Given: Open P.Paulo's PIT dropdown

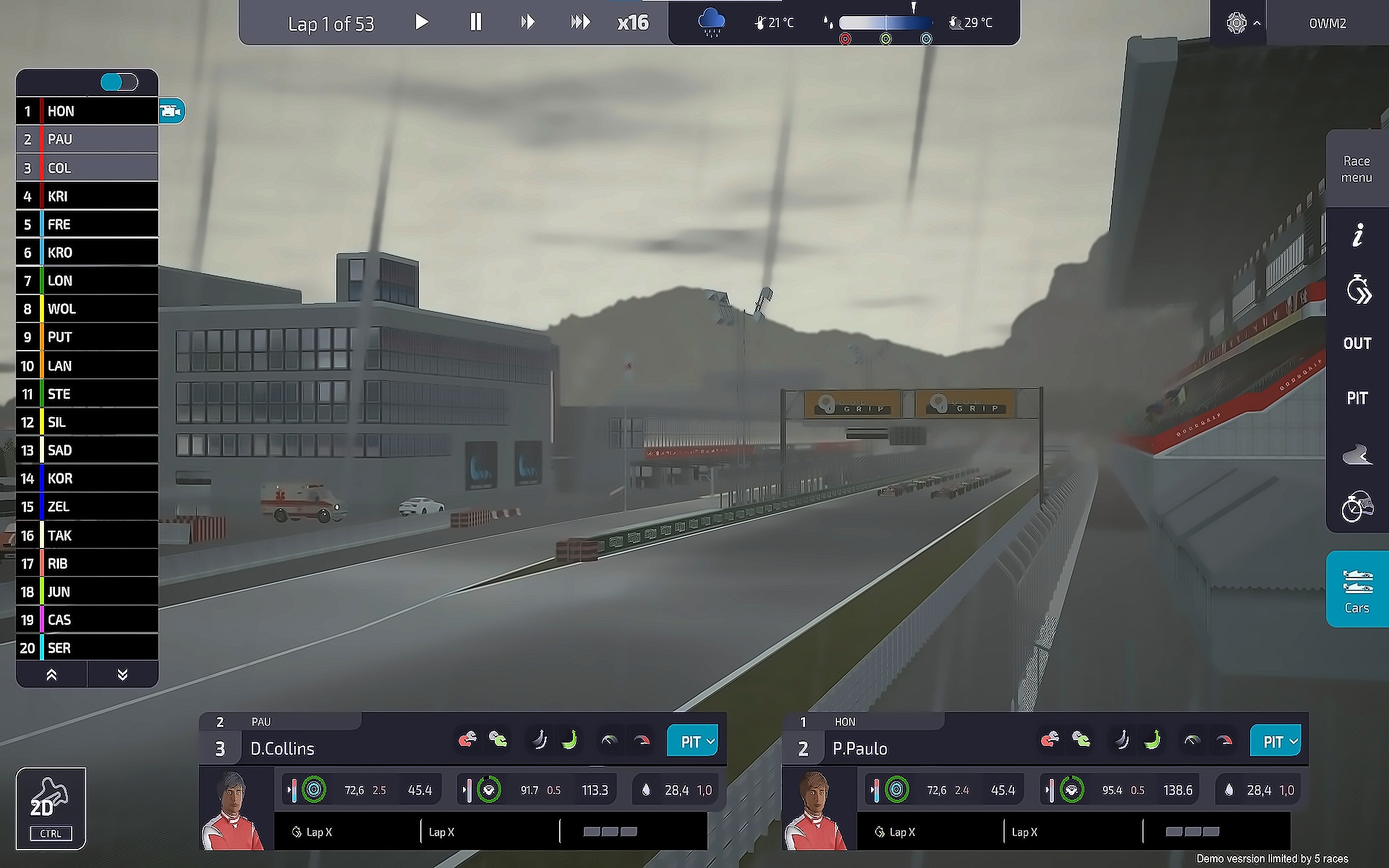Looking at the screenshot, I should click(1275, 741).
